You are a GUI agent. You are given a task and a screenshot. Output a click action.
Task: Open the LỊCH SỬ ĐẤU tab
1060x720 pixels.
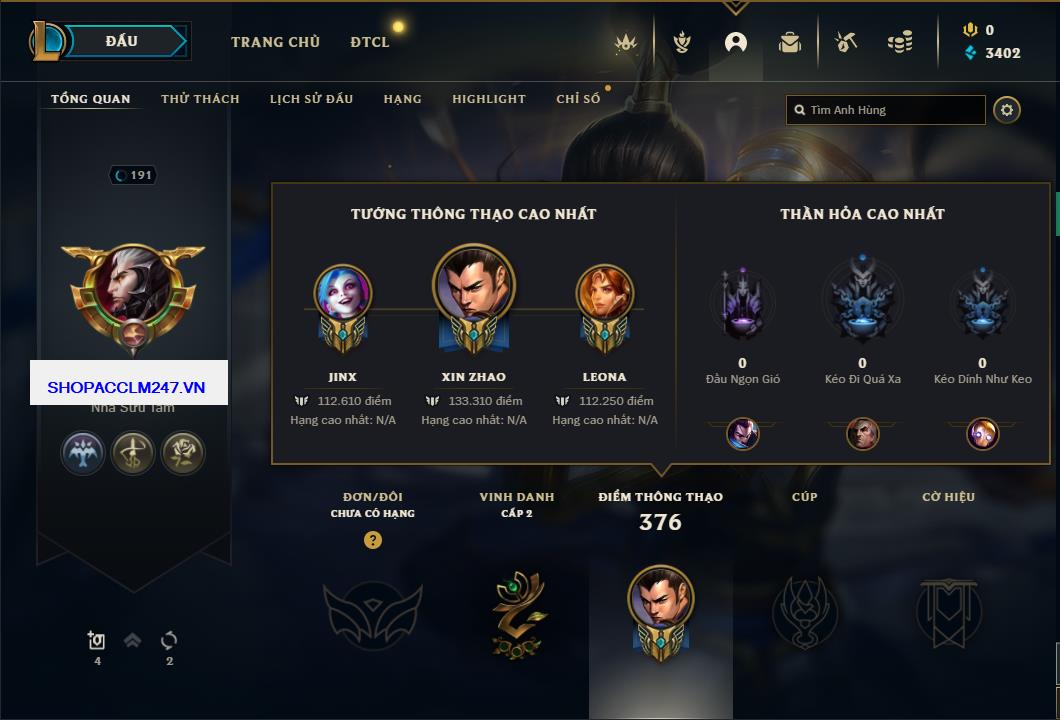click(x=311, y=99)
